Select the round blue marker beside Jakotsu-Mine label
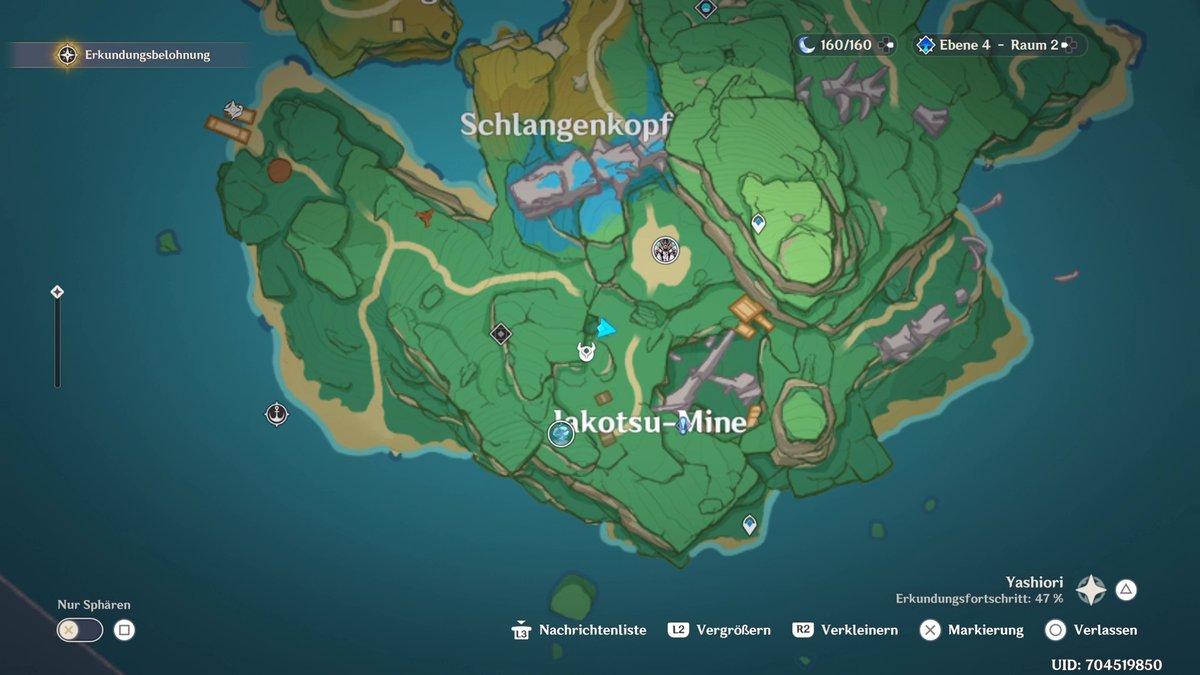This screenshot has width=1200, height=675. (x=561, y=434)
